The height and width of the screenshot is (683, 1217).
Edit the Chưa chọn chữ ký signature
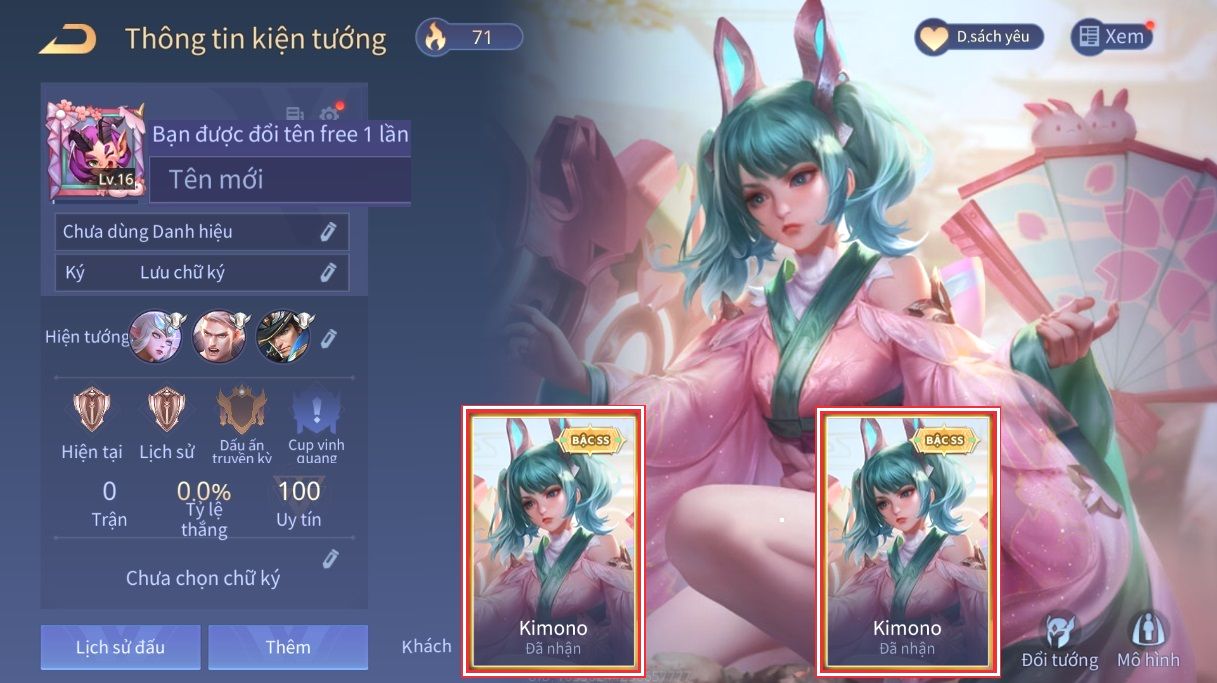[331, 559]
